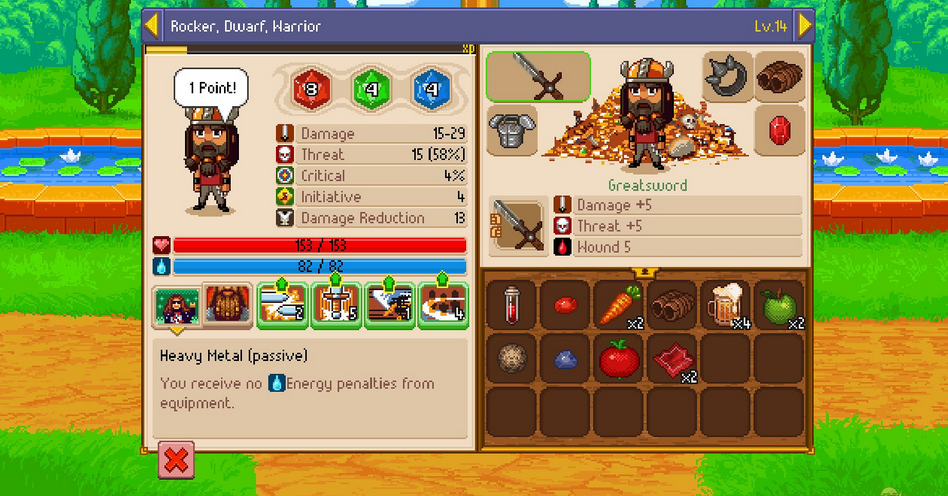Pick the red potion vial in inventory
The width and height of the screenshot is (948, 496).
512,304
